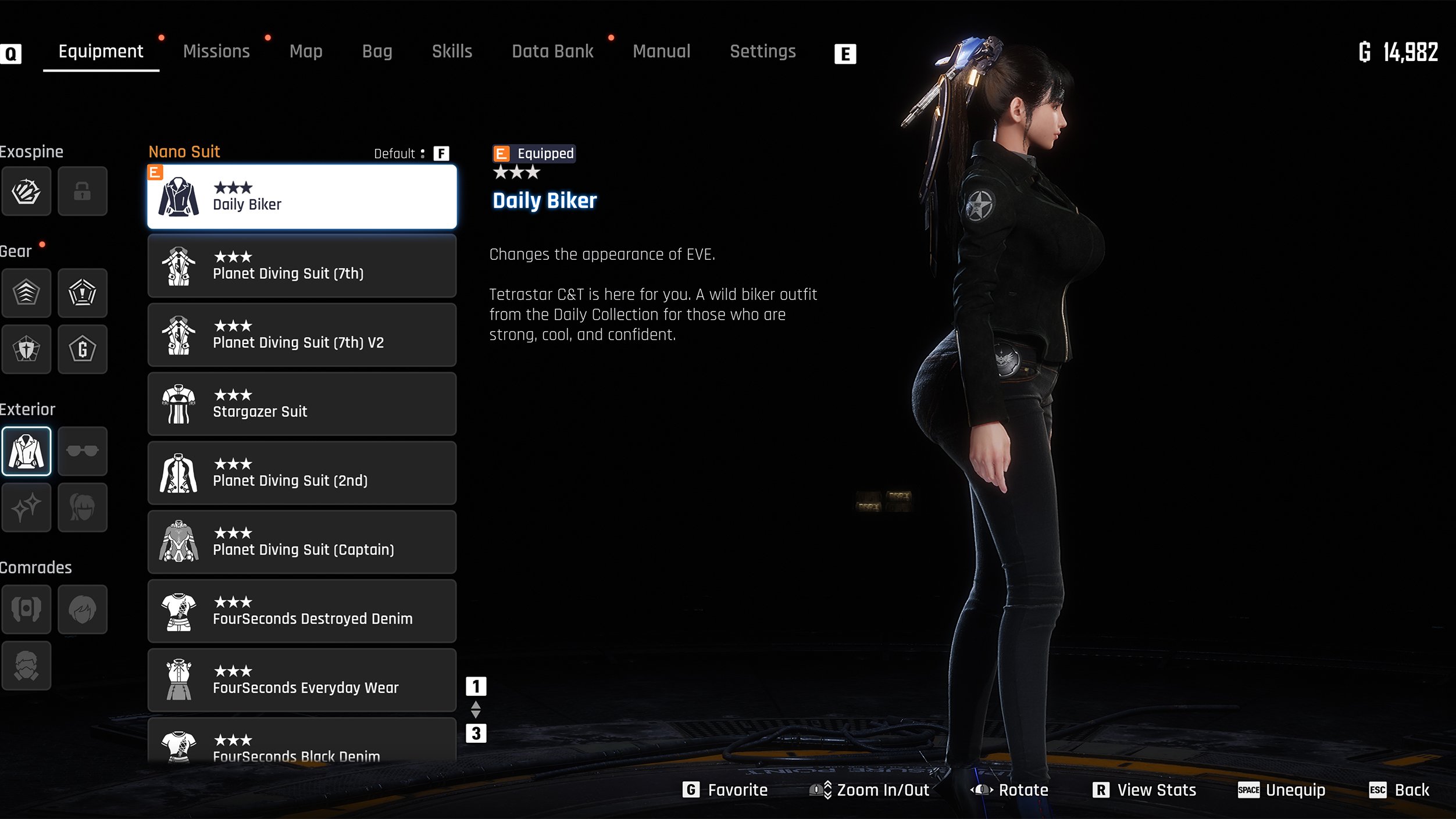This screenshot has height=819, width=1456.
Task: Pick the Planet Diving Suit (2nd)
Action: pyautogui.click(x=302, y=473)
